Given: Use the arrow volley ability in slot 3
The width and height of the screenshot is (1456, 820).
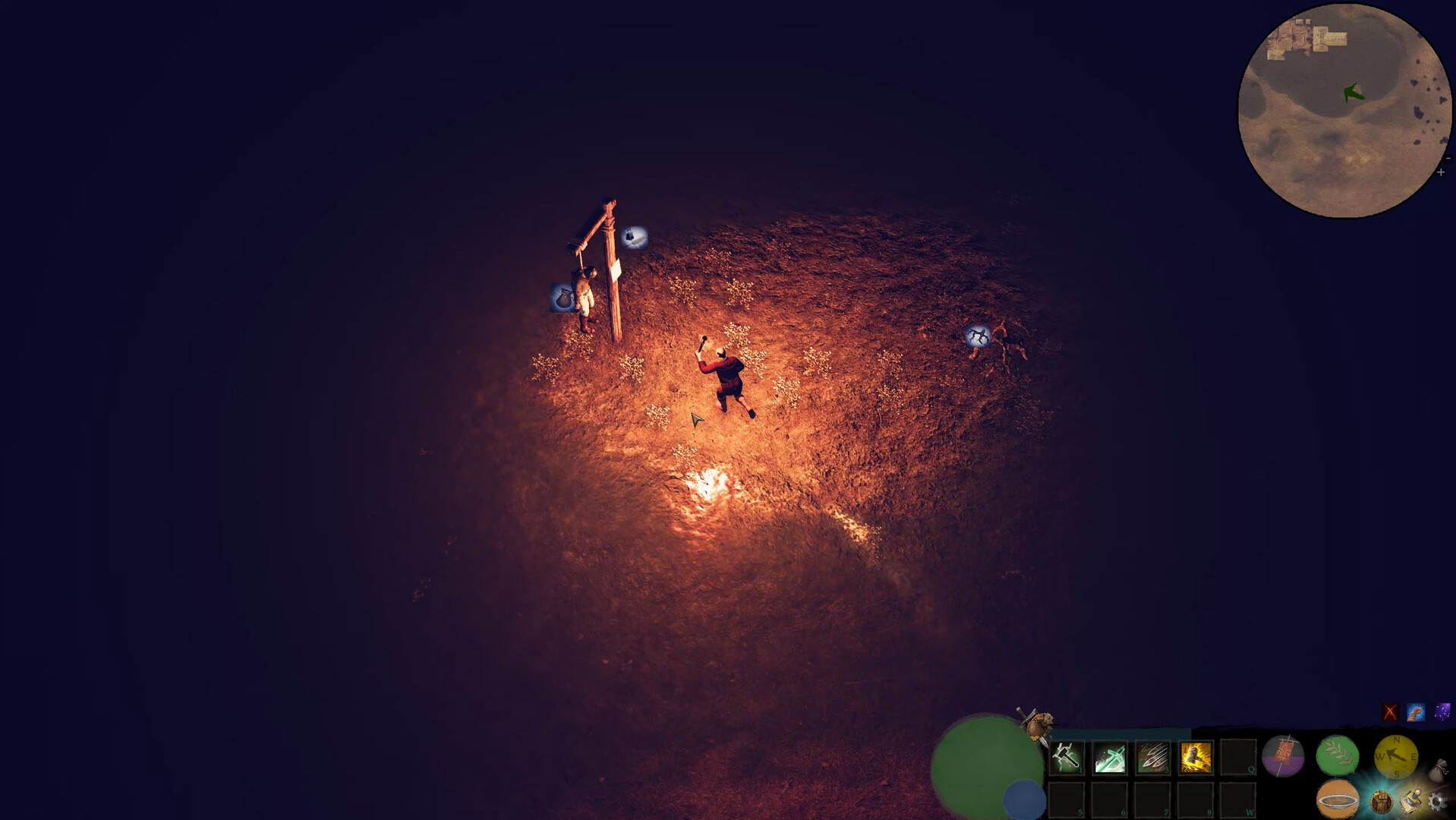Looking at the screenshot, I should [x=1152, y=759].
